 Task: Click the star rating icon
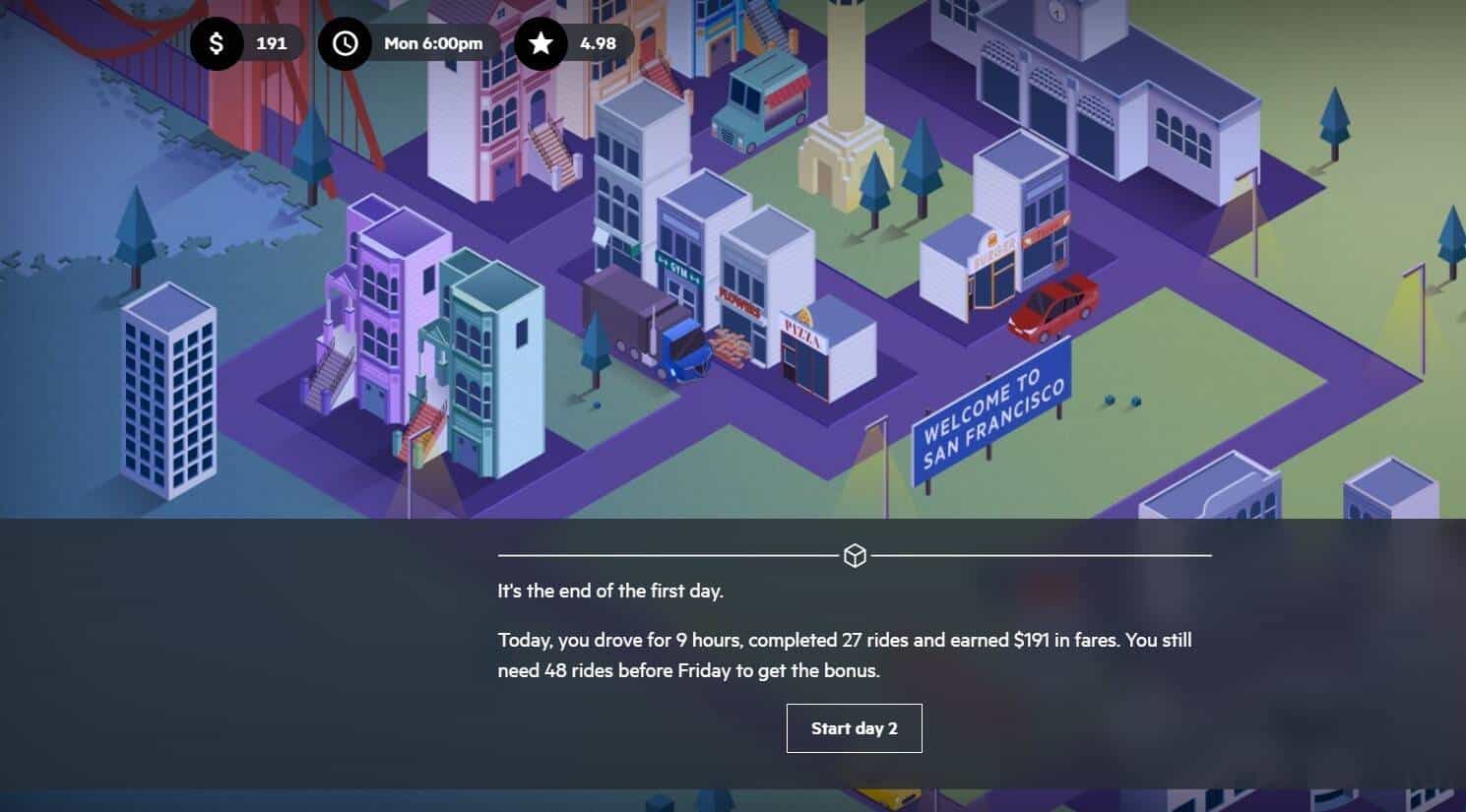(541, 42)
